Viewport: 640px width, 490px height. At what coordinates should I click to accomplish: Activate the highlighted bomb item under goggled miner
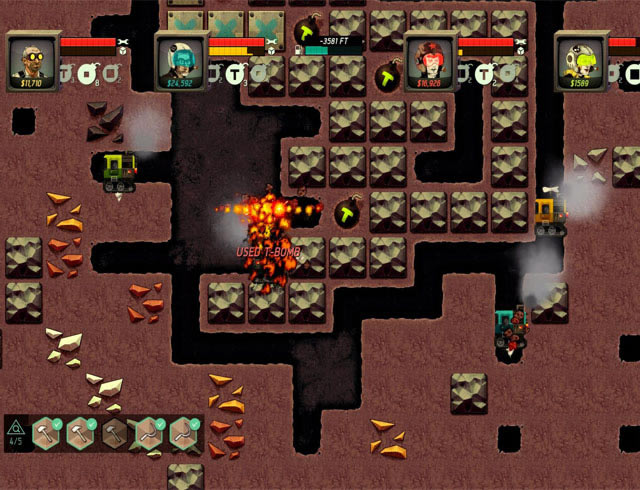[89, 72]
